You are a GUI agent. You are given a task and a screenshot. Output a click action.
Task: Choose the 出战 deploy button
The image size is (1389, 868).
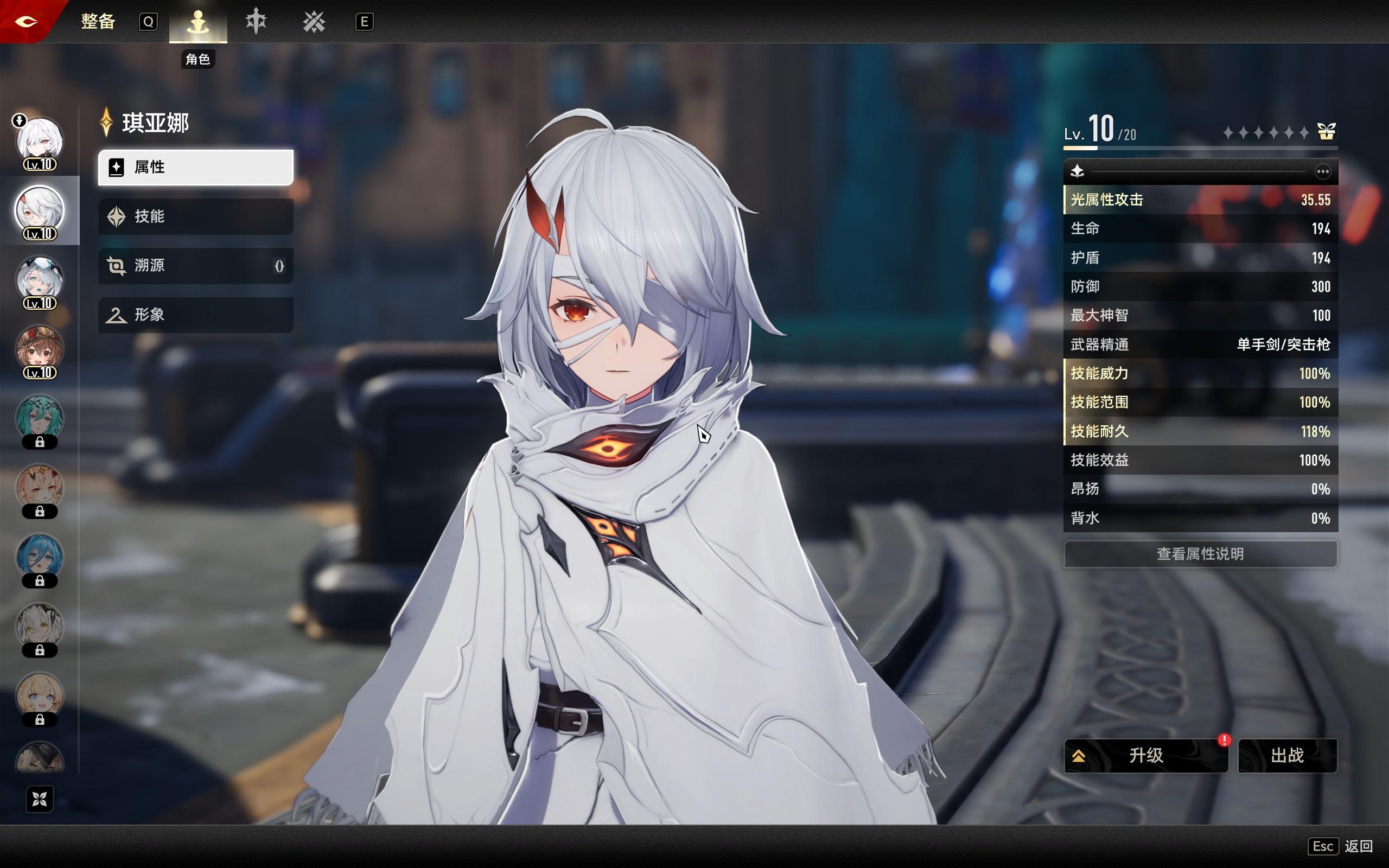1287,756
